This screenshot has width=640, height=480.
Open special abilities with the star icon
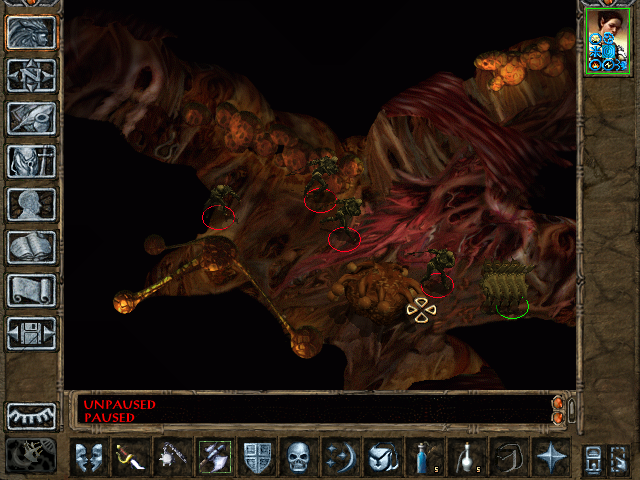[550, 457]
